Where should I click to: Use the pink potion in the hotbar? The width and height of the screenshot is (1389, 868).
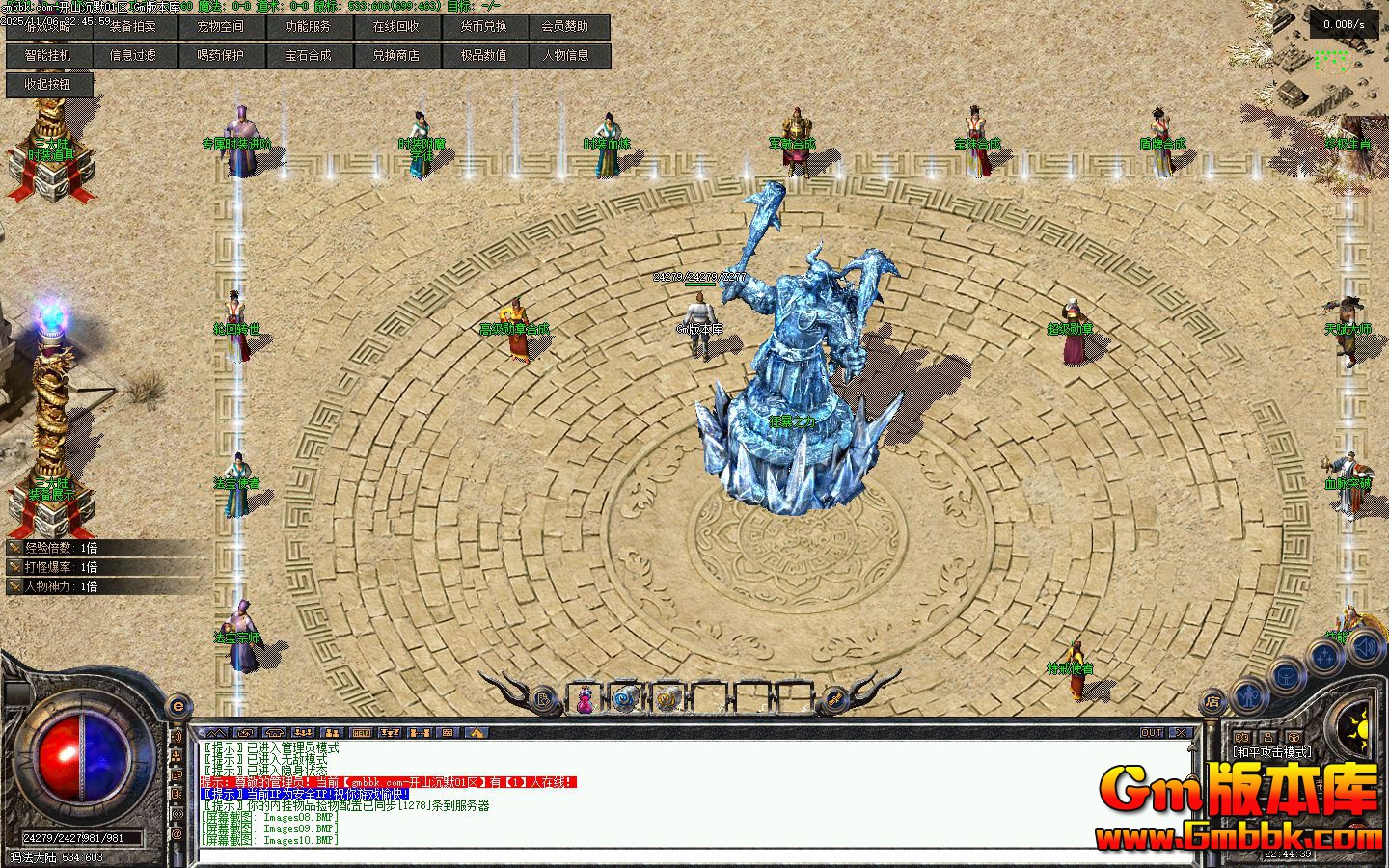(x=585, y=698)
